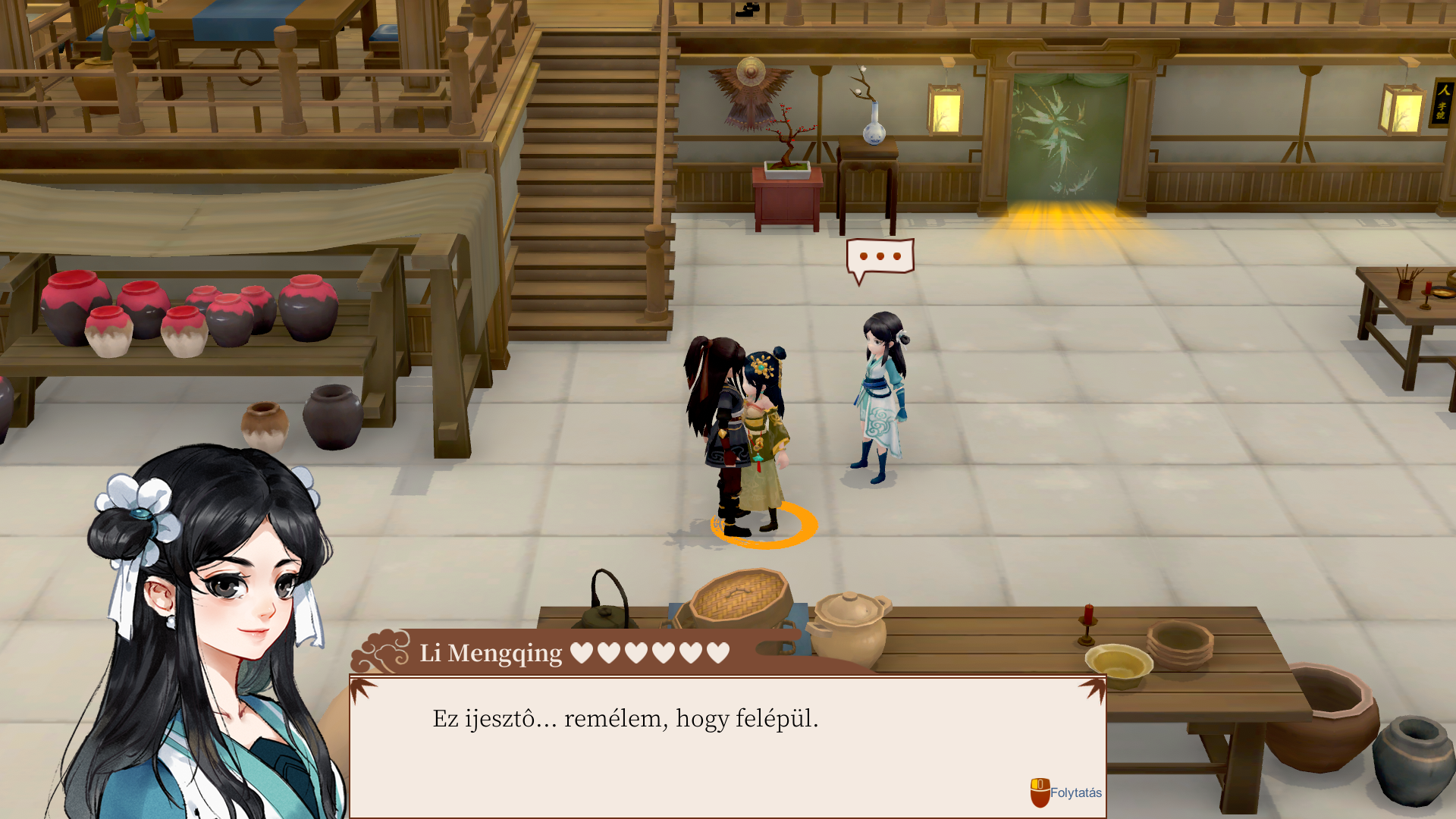Image resolution: width=1456 pixels, height=819 pixels.
Task: Continue the dialogue with Folytatás
Action: point(1065,792)
